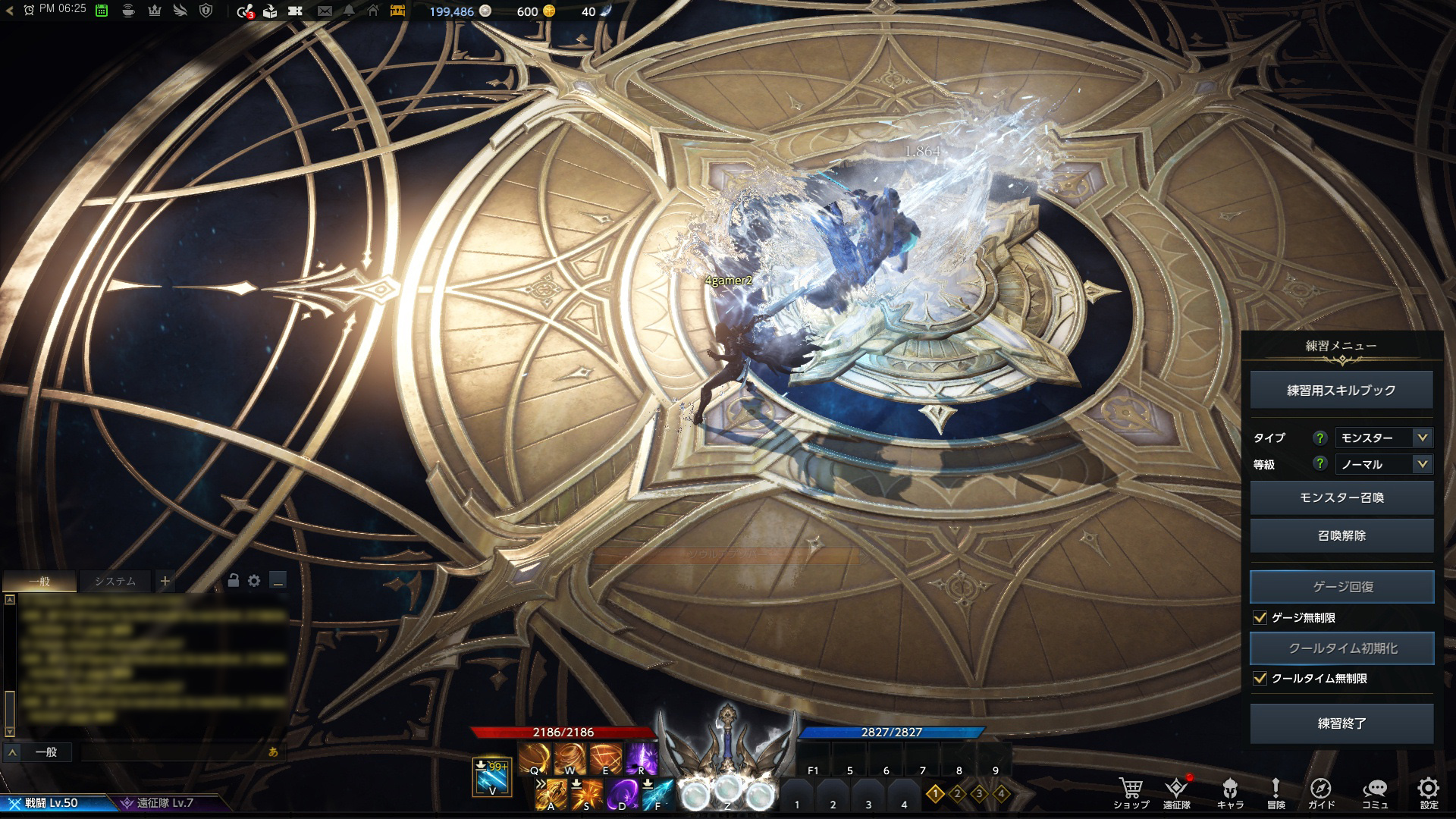1456x819 pixels.
Task: Click the モンスター召喚 summon button
Action: 1341,497
